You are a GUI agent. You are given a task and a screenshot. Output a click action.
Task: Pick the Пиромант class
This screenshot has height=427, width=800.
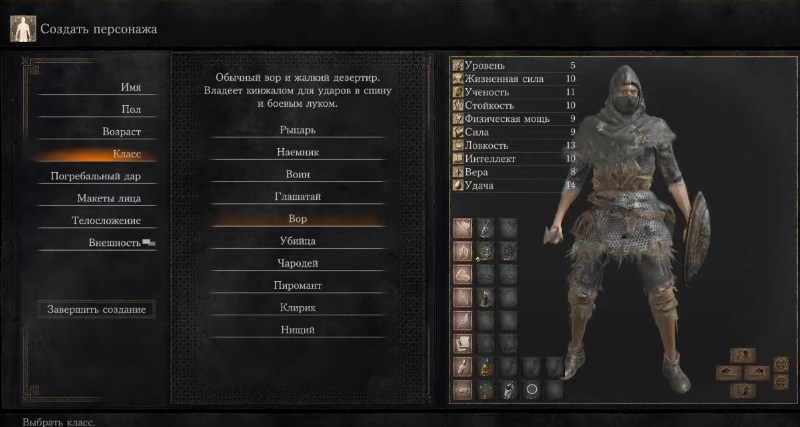pyautogui.click(x=298, y=285)
